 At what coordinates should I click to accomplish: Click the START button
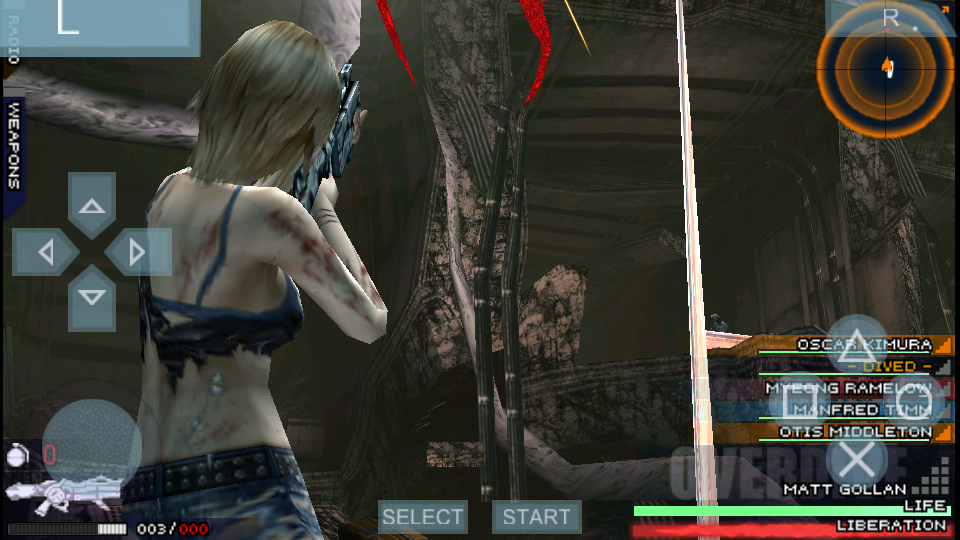point(537,517)
